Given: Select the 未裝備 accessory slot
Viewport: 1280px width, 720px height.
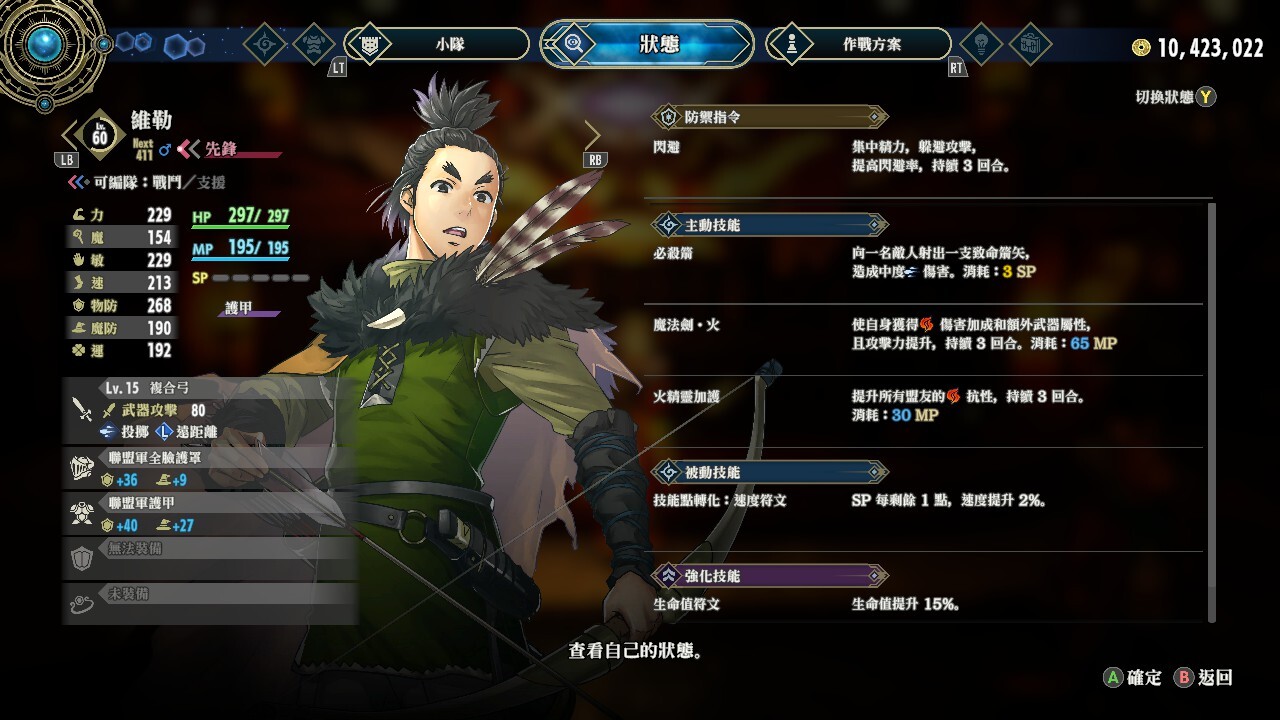Looking at the screenshot, I should [x=210, y=601].
